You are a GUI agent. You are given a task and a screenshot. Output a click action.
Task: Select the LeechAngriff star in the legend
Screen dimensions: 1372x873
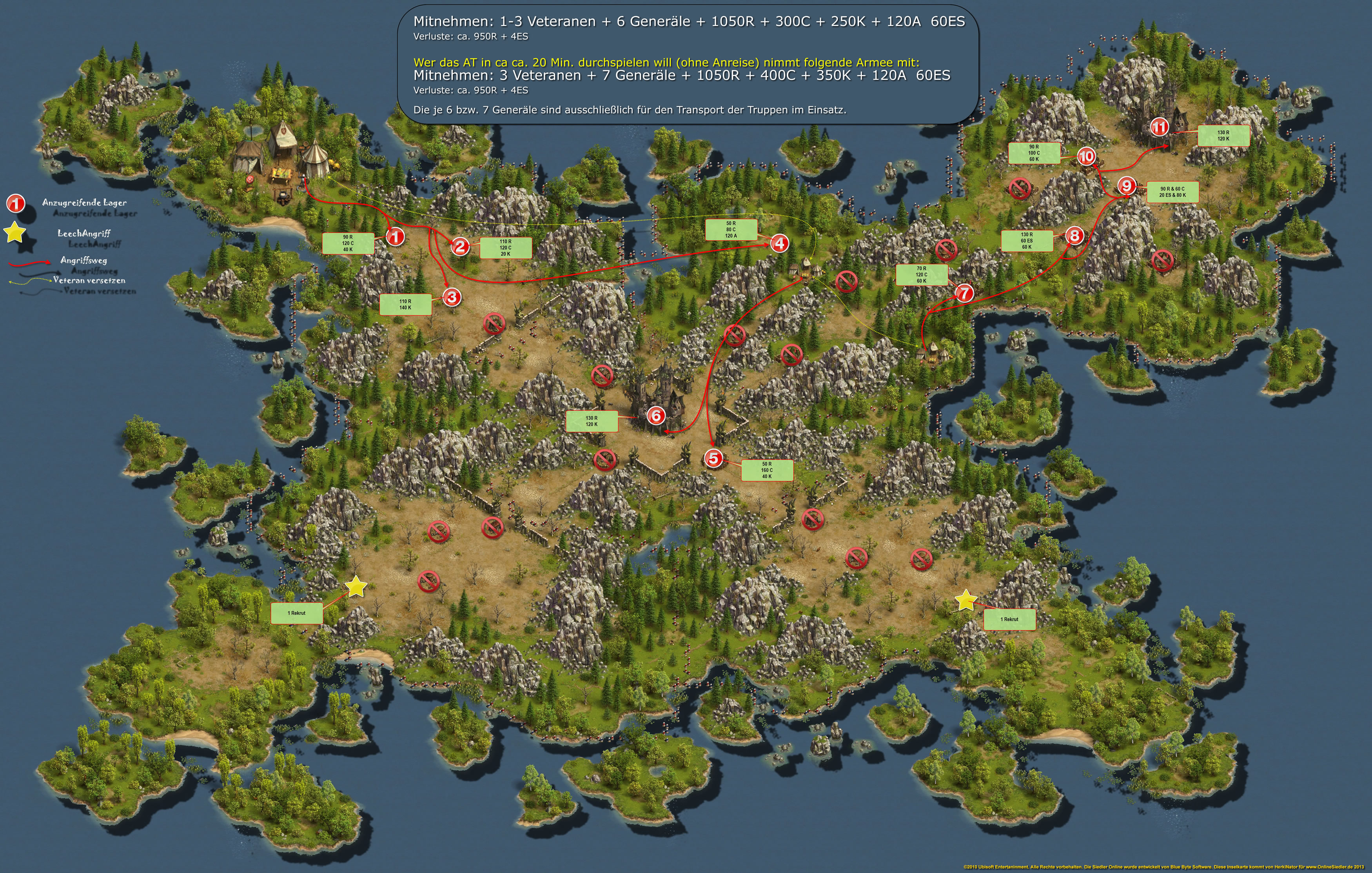coord(15,233)
